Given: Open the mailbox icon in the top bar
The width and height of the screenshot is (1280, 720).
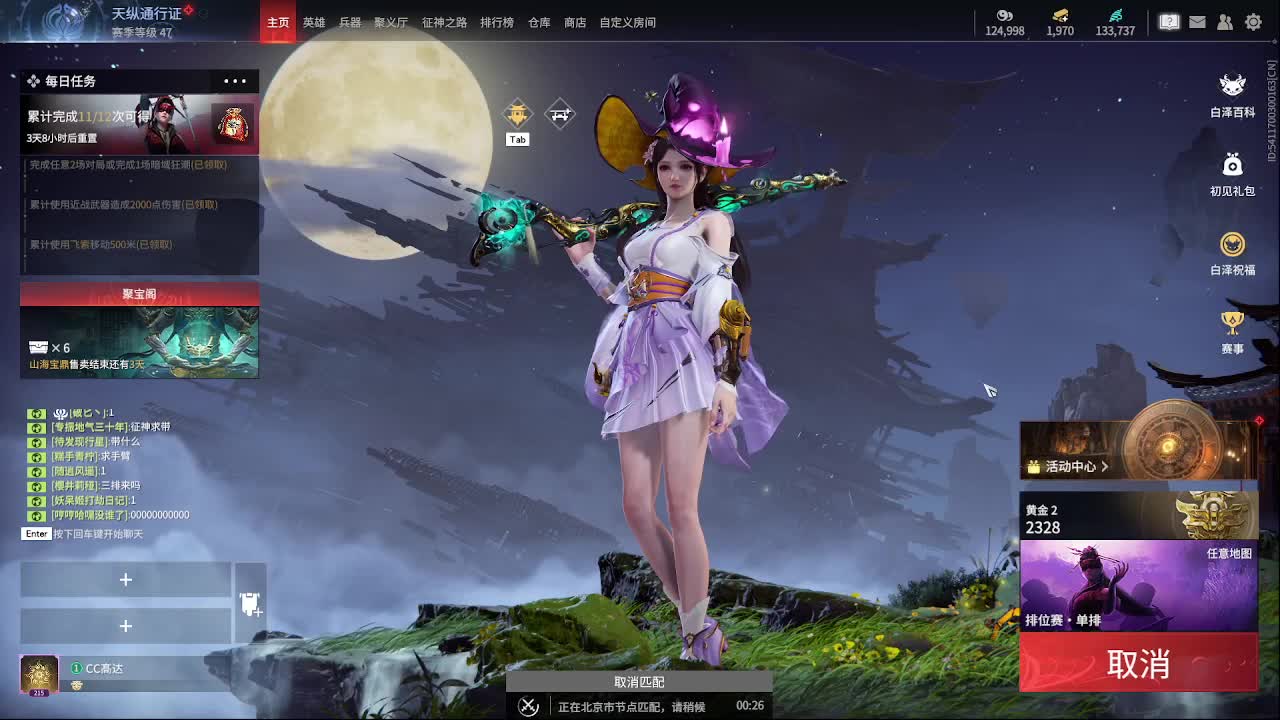Looking at the screenshot, I should pos(1196,21).
